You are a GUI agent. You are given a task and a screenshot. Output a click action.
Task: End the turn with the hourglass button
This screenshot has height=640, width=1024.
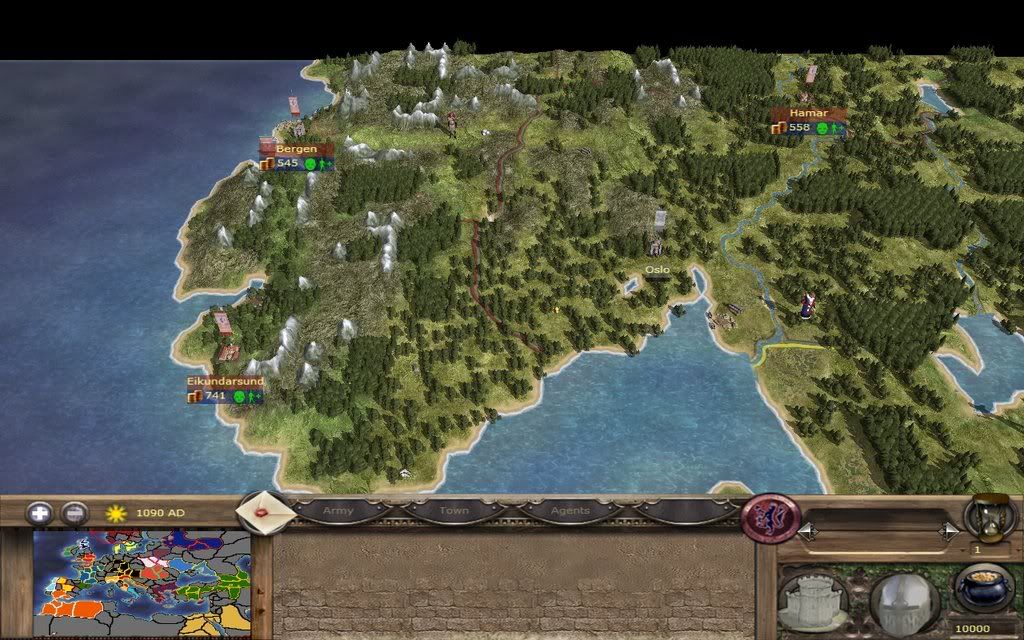click(990, 518)
